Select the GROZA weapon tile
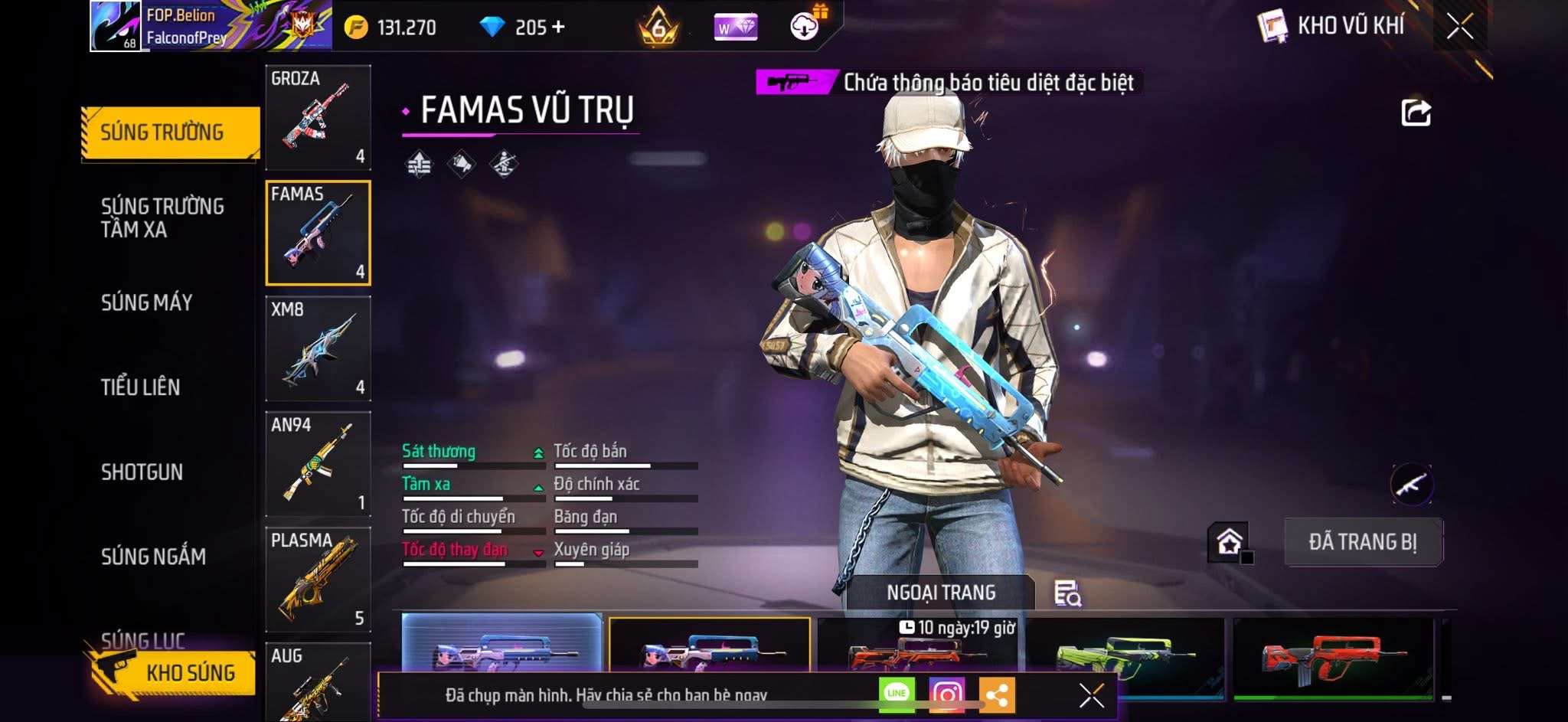The image size is (1568, 722). coord(318,118)
